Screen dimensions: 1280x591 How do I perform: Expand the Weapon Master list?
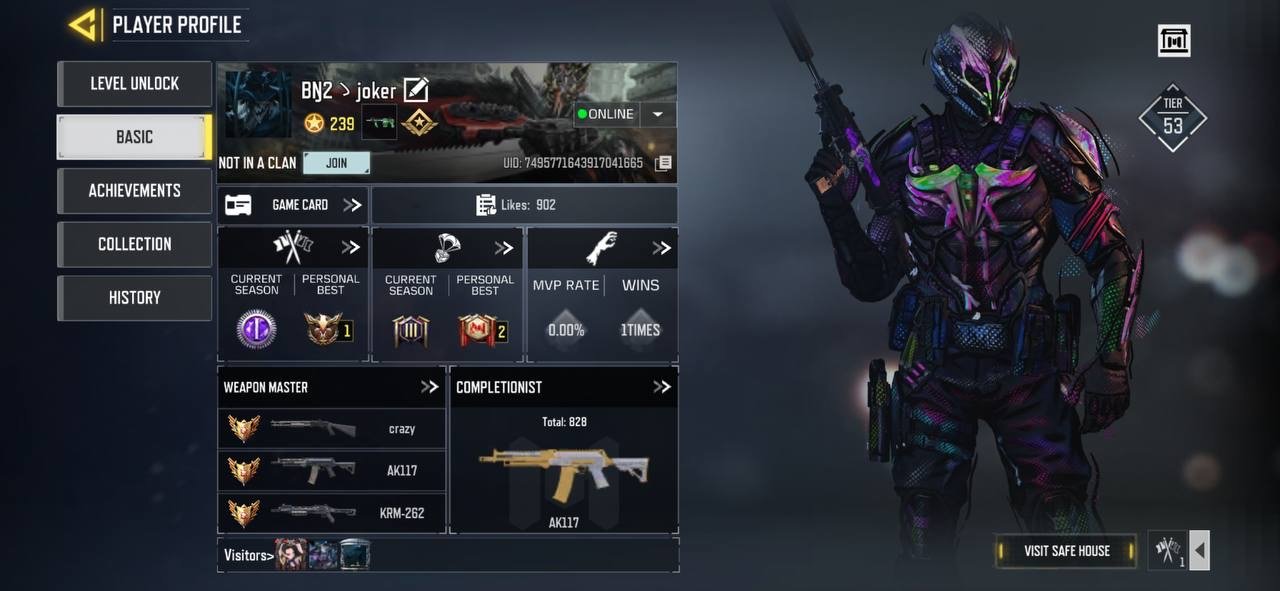pyautogui.click(x=429, y=387)
